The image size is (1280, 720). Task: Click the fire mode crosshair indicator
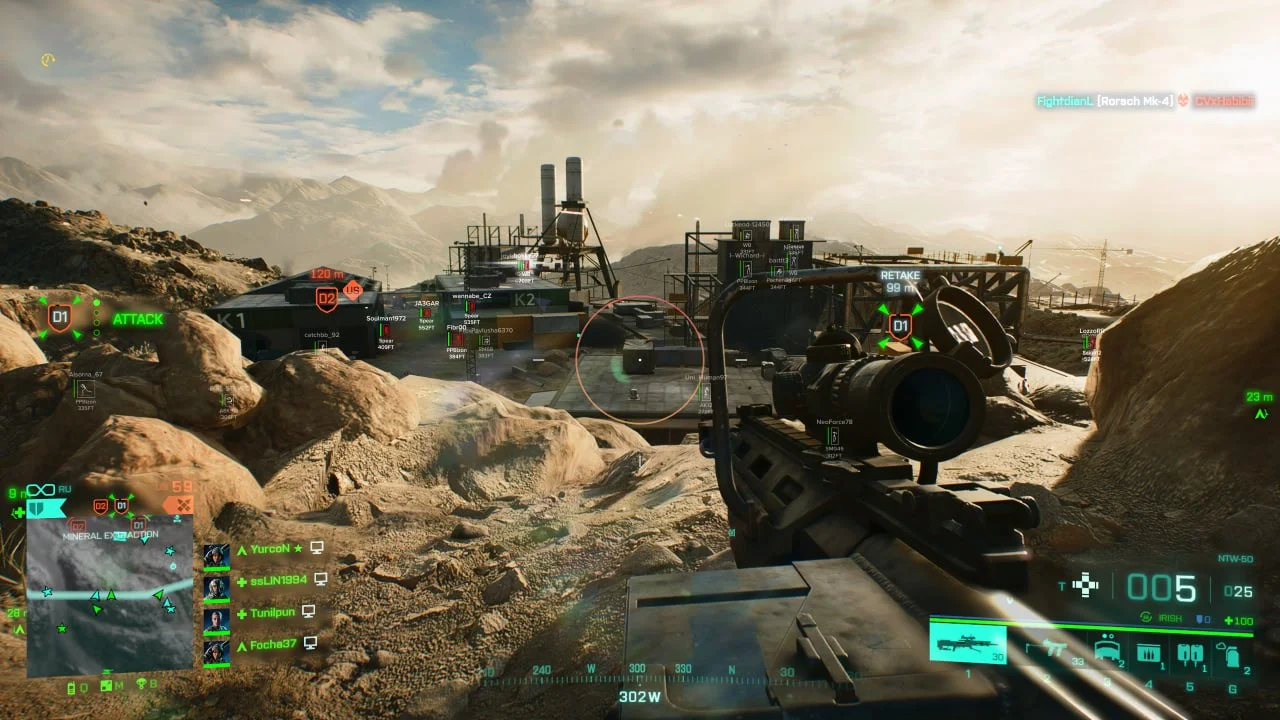(x=1085, y=585)
